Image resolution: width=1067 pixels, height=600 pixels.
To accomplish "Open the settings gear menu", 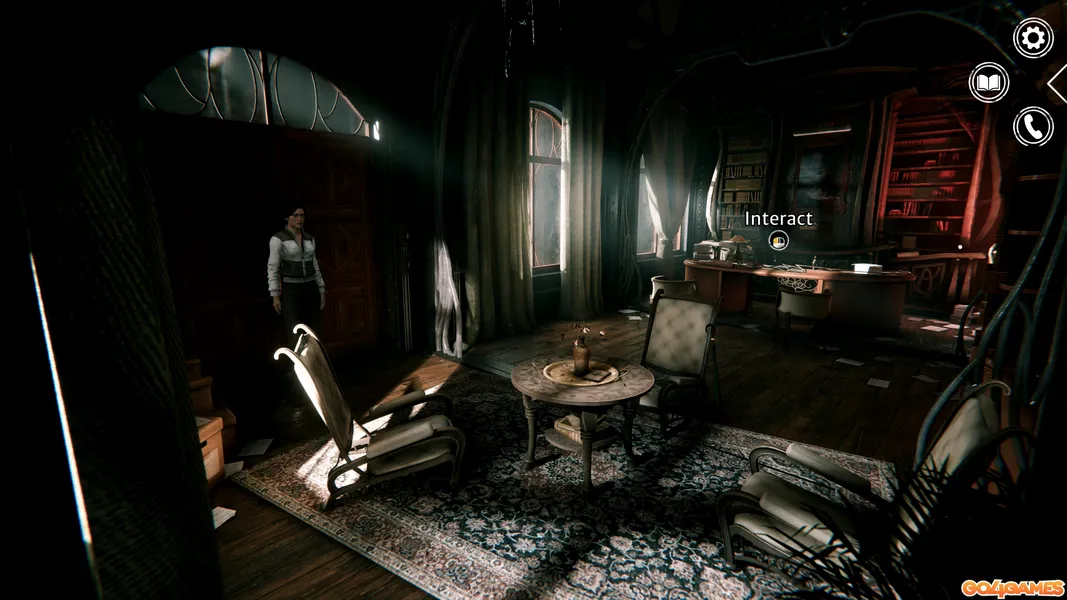I will point(1033,38).
